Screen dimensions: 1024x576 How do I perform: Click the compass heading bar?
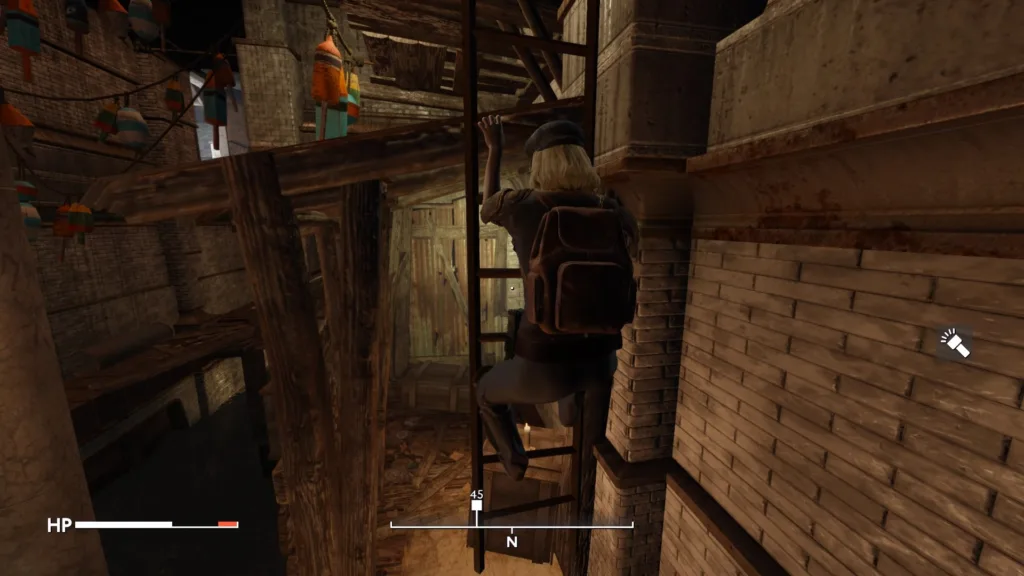511,524
